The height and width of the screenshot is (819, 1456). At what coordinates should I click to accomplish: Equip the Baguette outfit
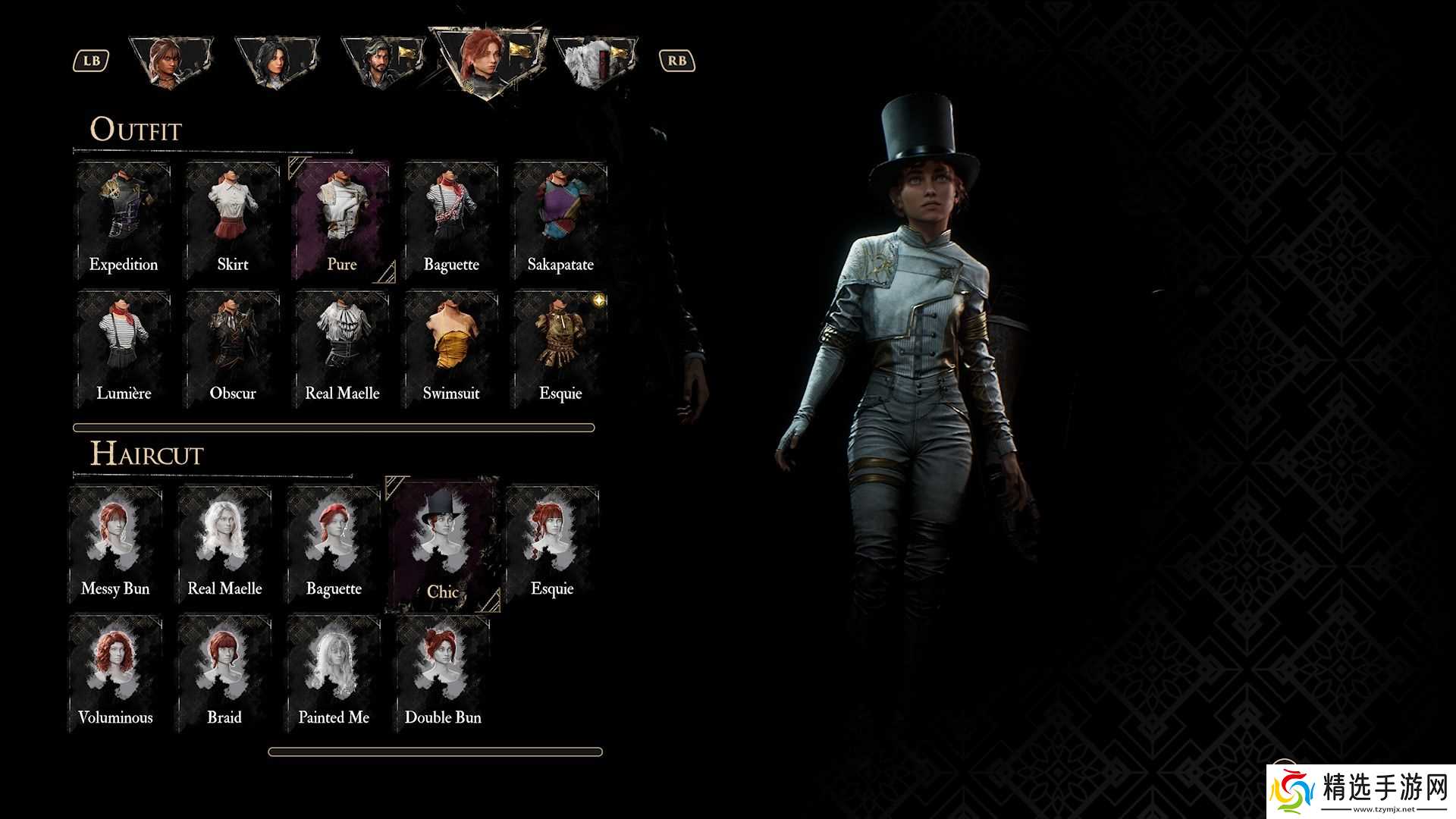pos(451,221)
